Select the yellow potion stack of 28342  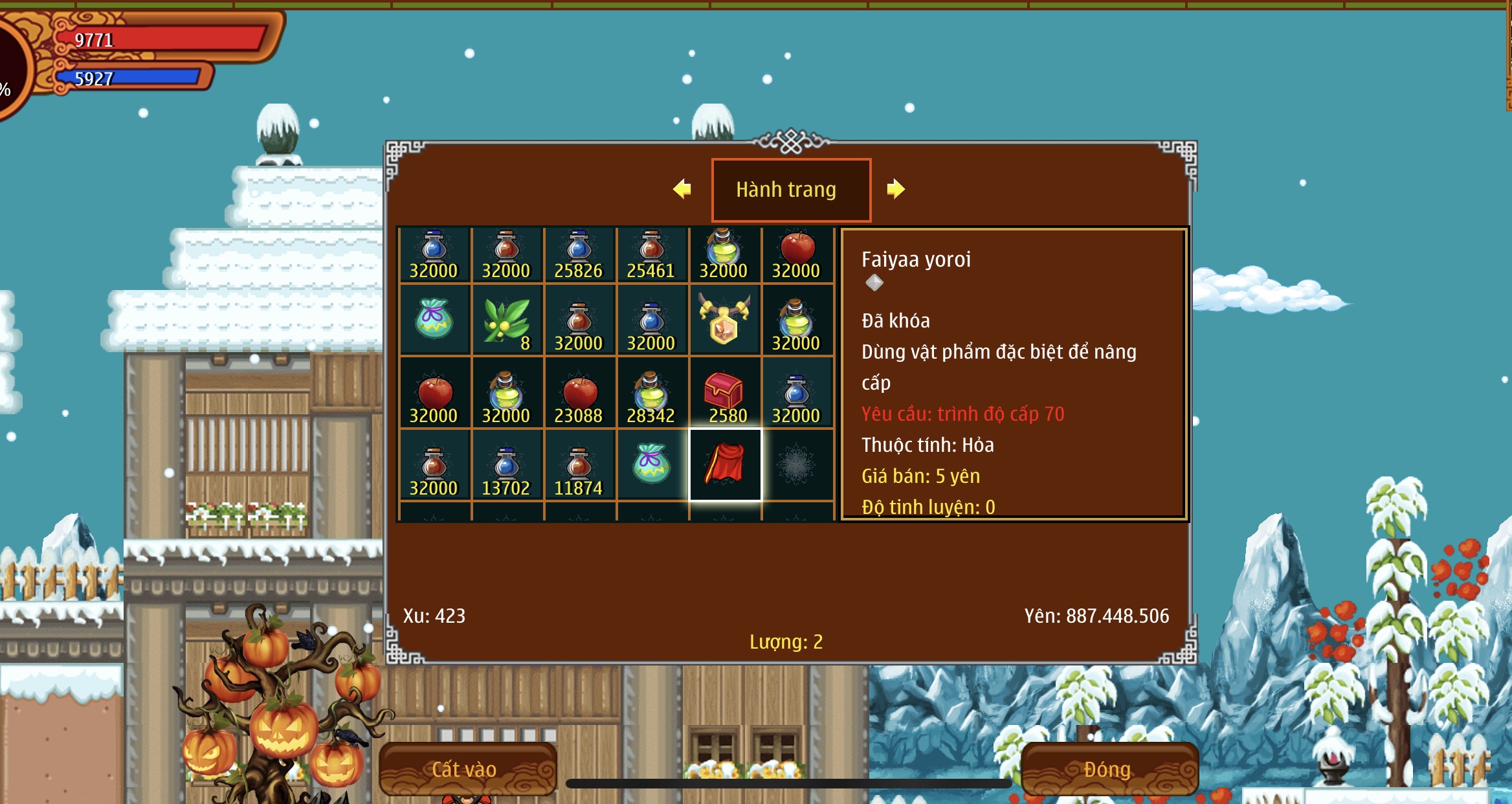[651, 392]
